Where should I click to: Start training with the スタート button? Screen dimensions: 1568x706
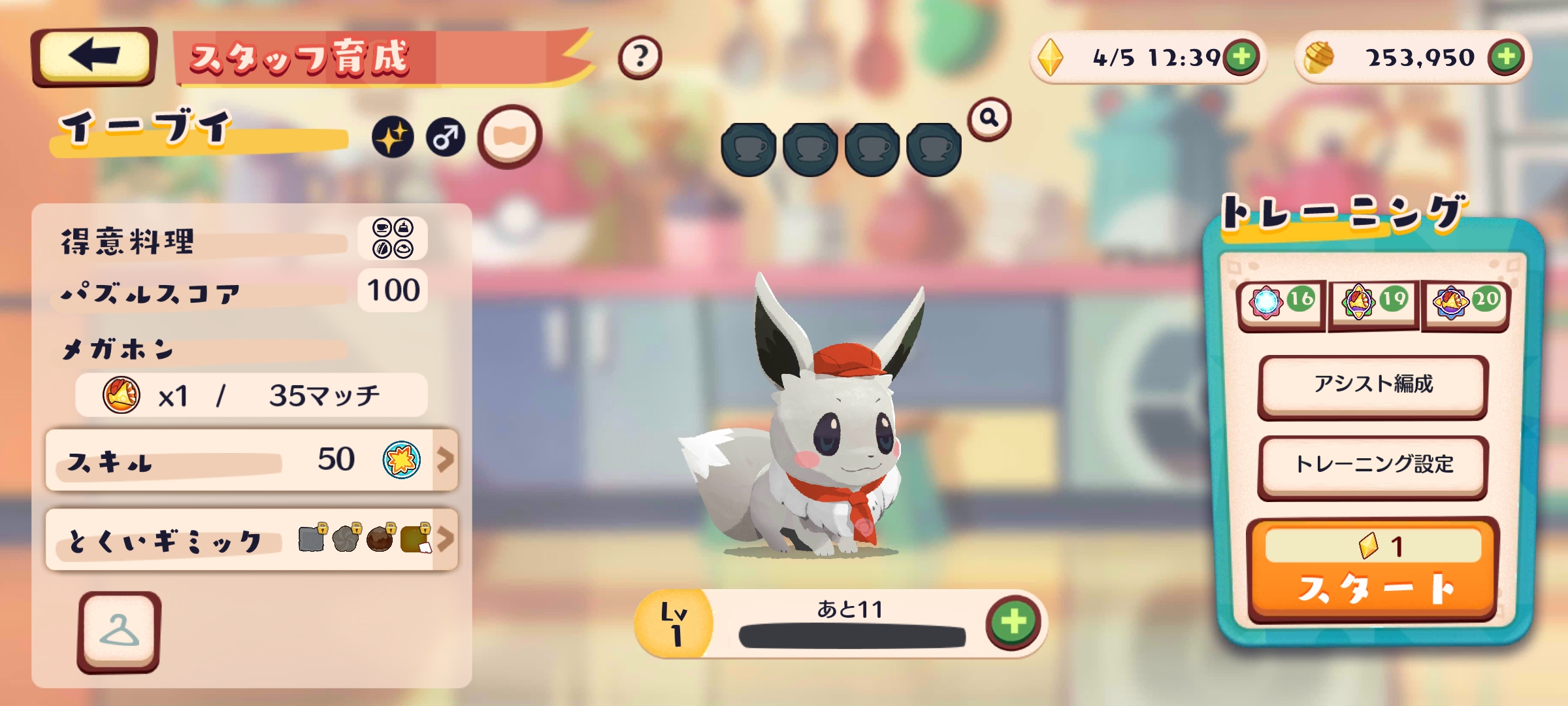point(1373,571)
